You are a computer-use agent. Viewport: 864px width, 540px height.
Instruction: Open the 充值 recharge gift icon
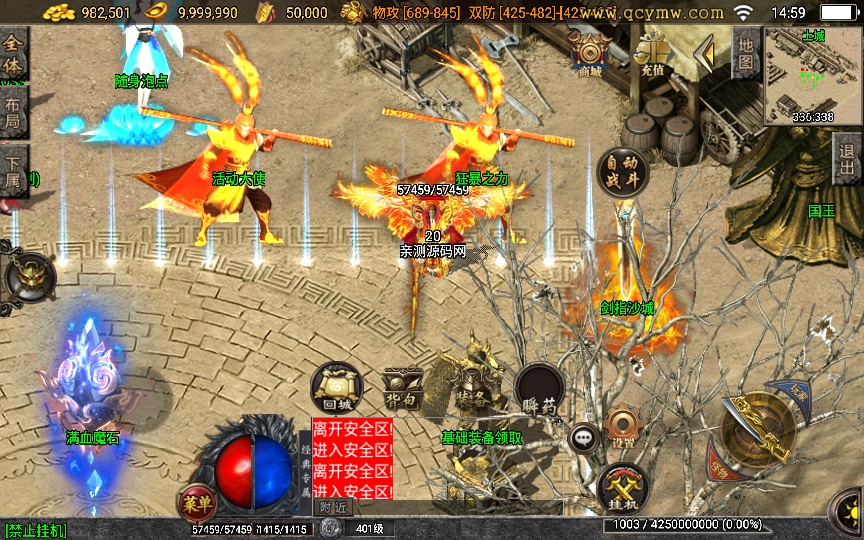(653, 54)
